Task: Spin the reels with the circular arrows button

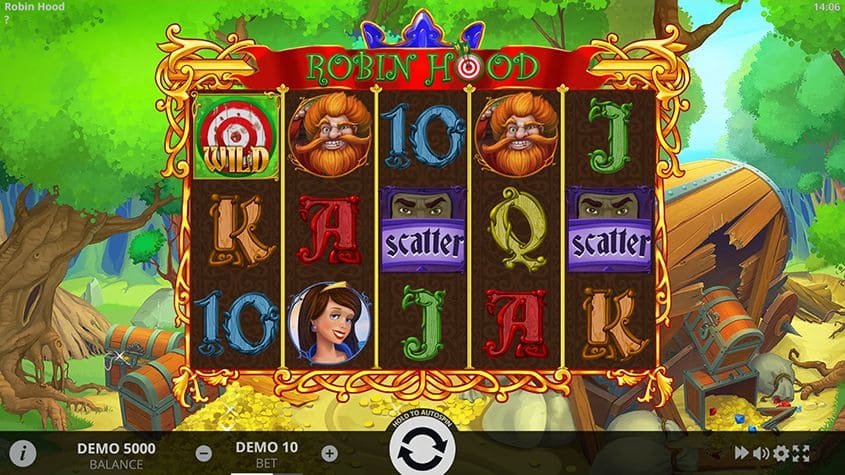Action: point(420,452)
